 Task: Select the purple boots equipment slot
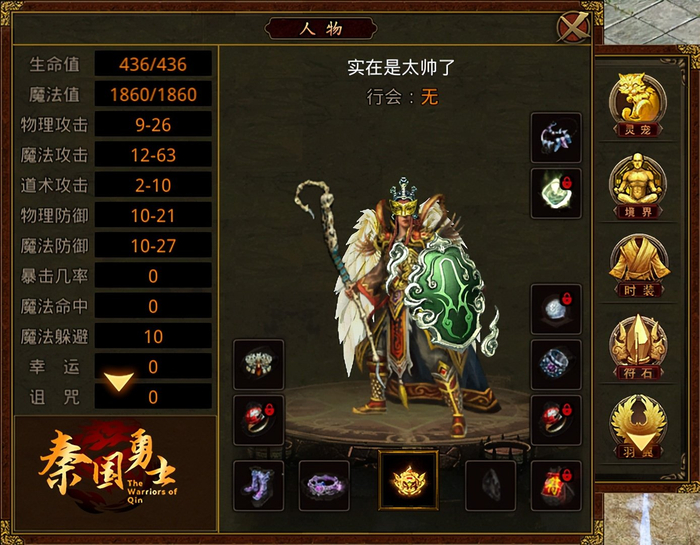(x=258, y=485)
